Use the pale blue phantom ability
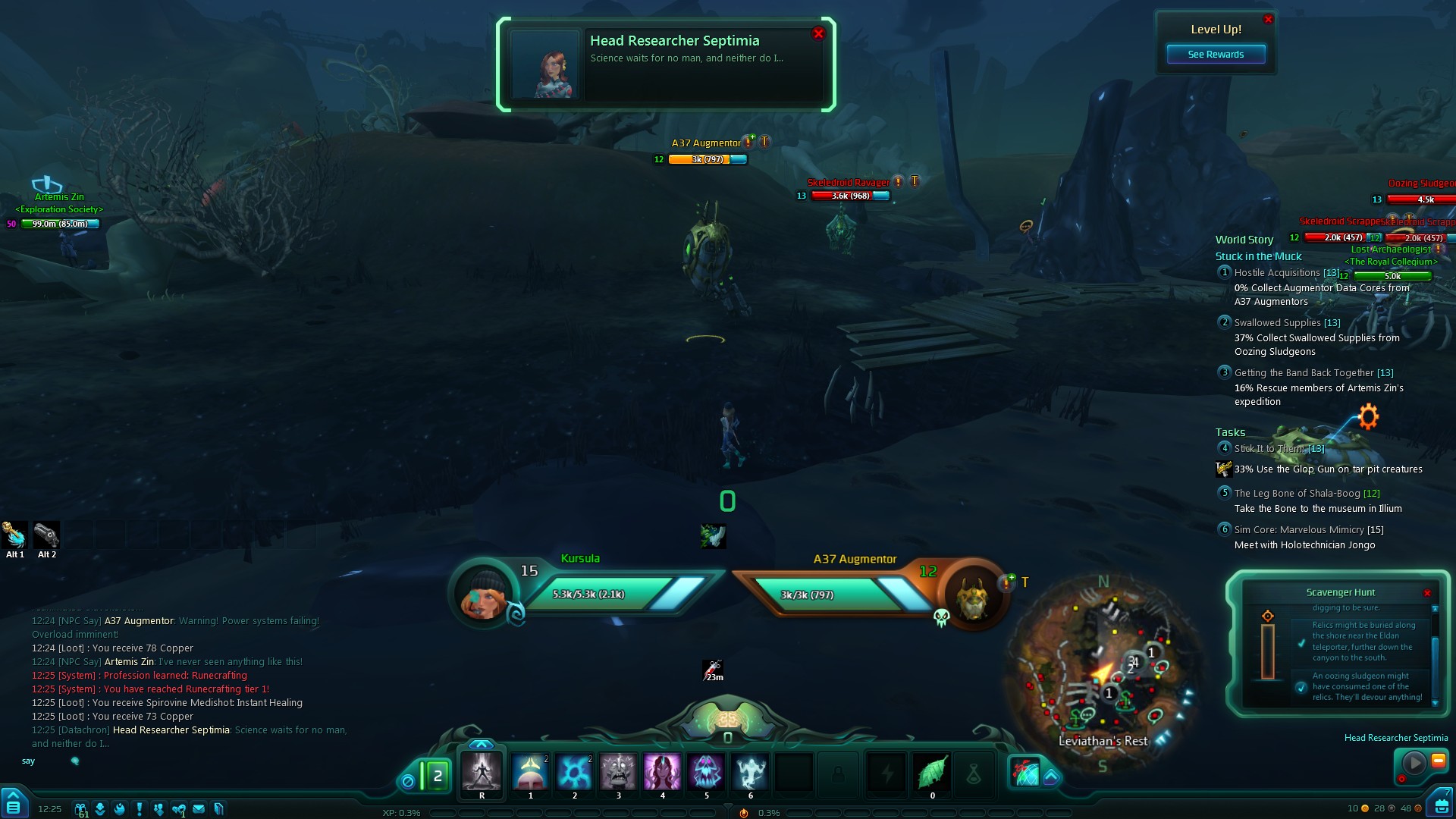 750,772
